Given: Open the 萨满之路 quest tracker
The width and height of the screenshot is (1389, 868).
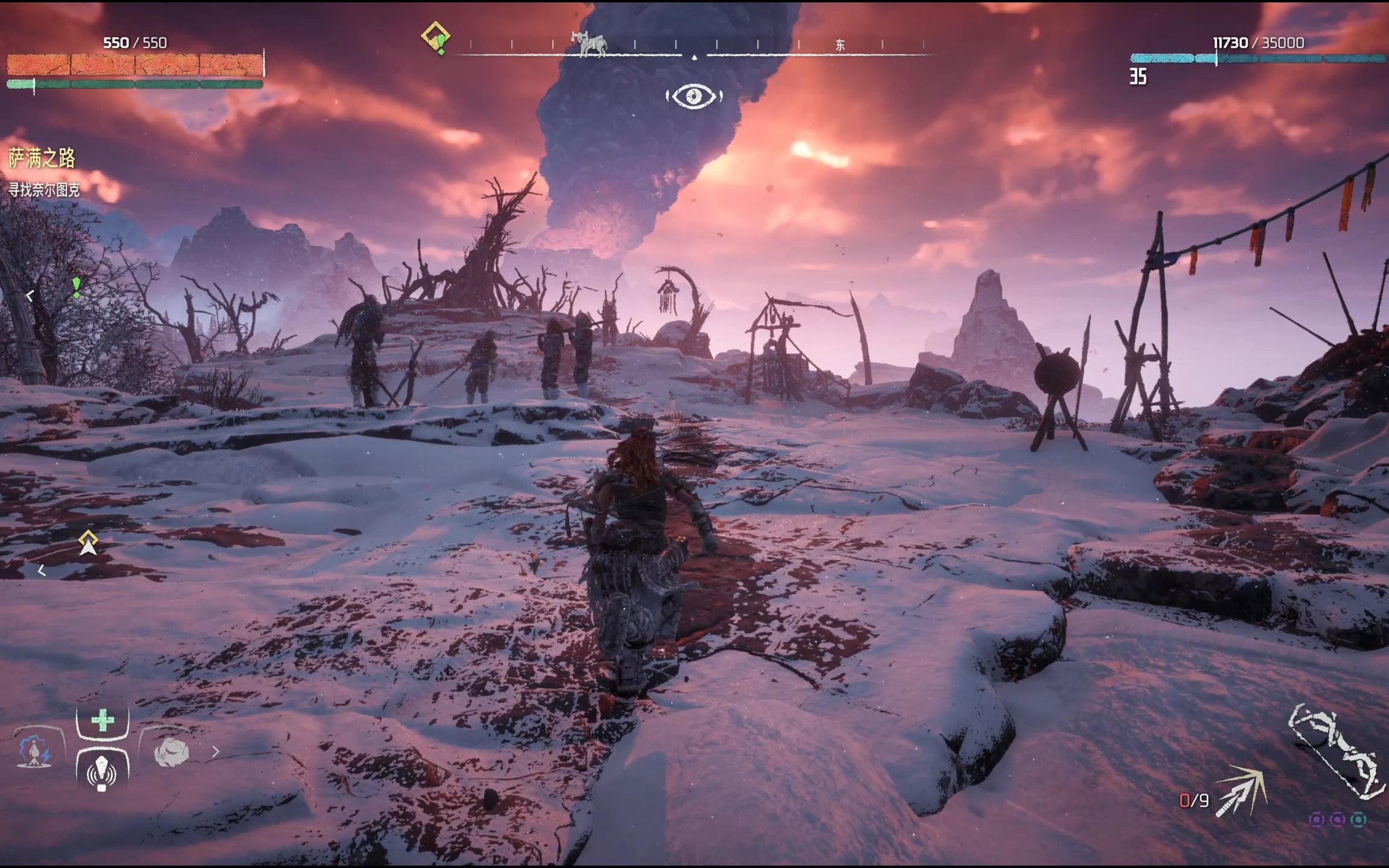Looking at the screenshot, I should (x=42, y=159).
